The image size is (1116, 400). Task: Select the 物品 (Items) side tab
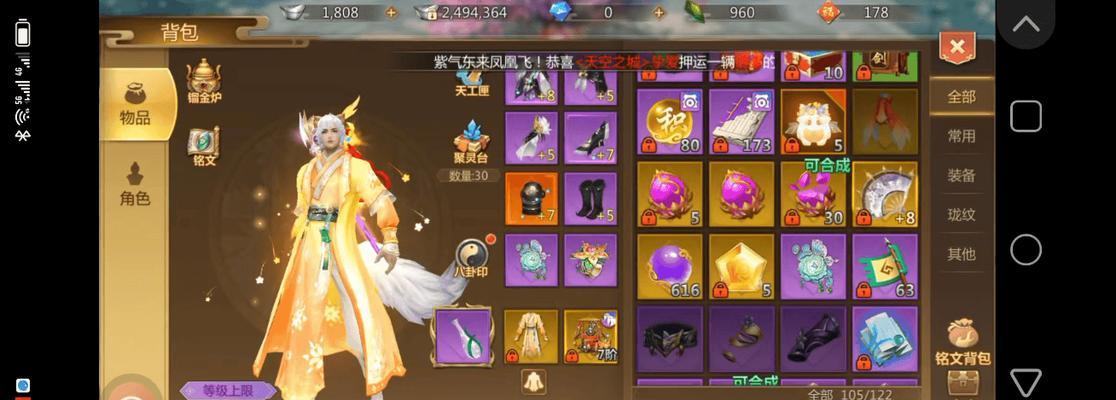(x=135, y=104)
